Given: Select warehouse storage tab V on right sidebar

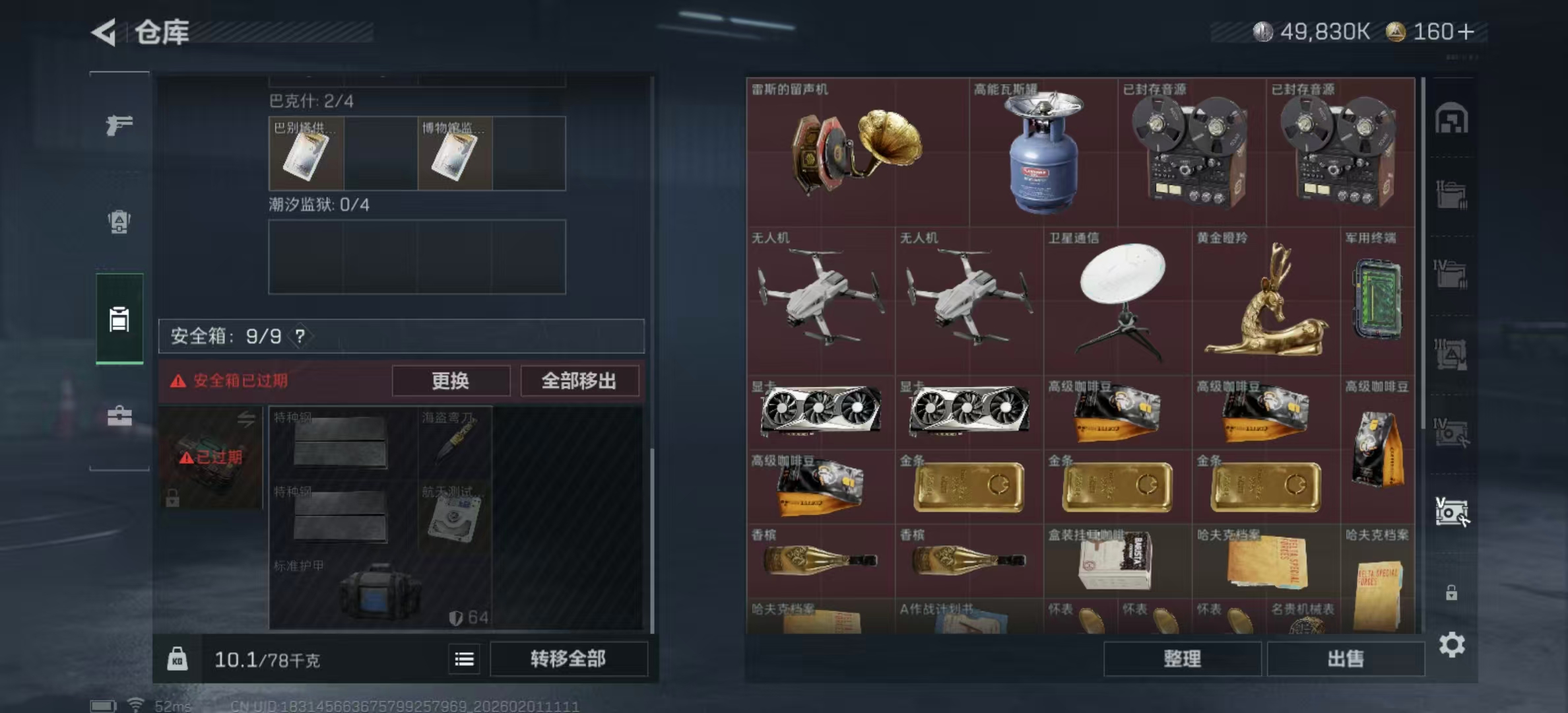Looking at the screenshot, I should 1450,512.
